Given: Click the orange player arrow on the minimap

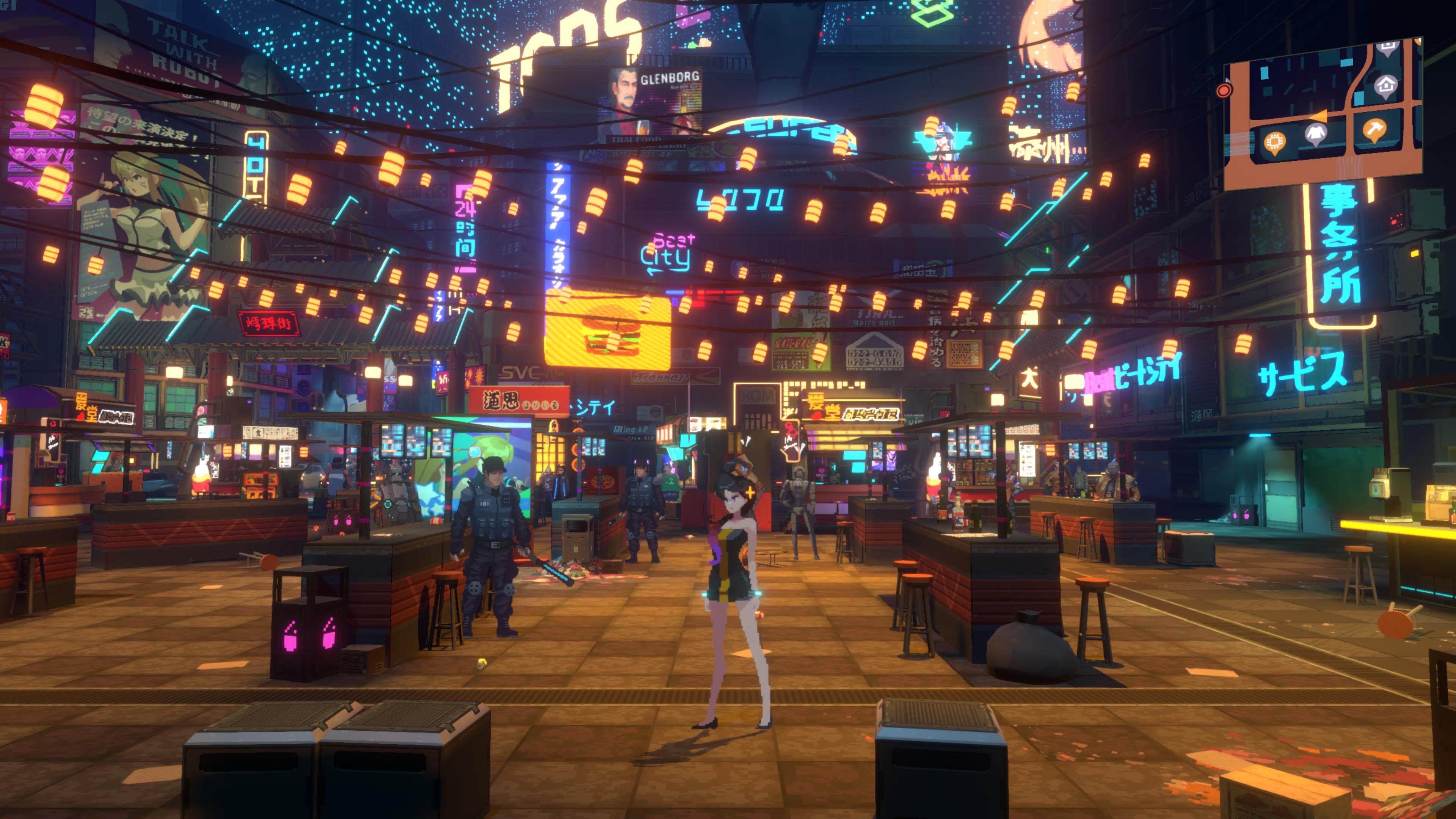Looking at the screenshot, I should [x=1319, y=116].
